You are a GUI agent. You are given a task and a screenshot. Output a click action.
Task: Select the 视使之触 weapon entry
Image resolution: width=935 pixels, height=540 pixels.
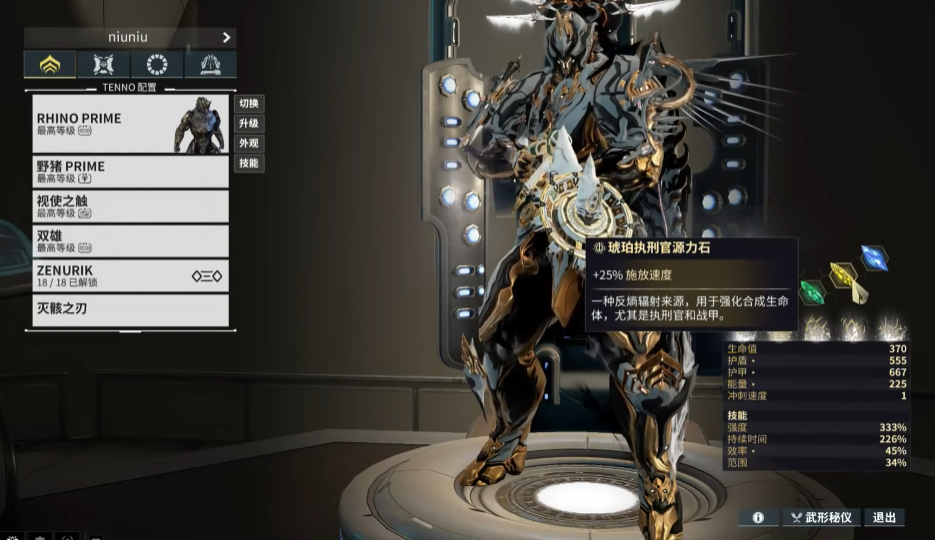click(130, 206)
